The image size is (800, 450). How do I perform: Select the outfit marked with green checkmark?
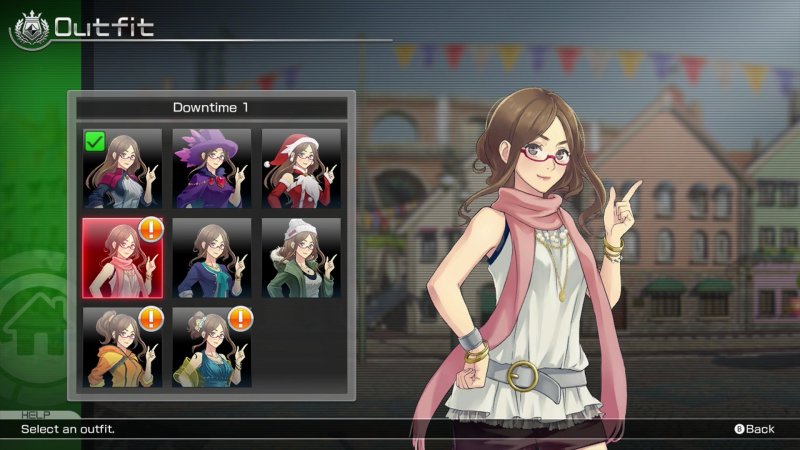(122, 168)
